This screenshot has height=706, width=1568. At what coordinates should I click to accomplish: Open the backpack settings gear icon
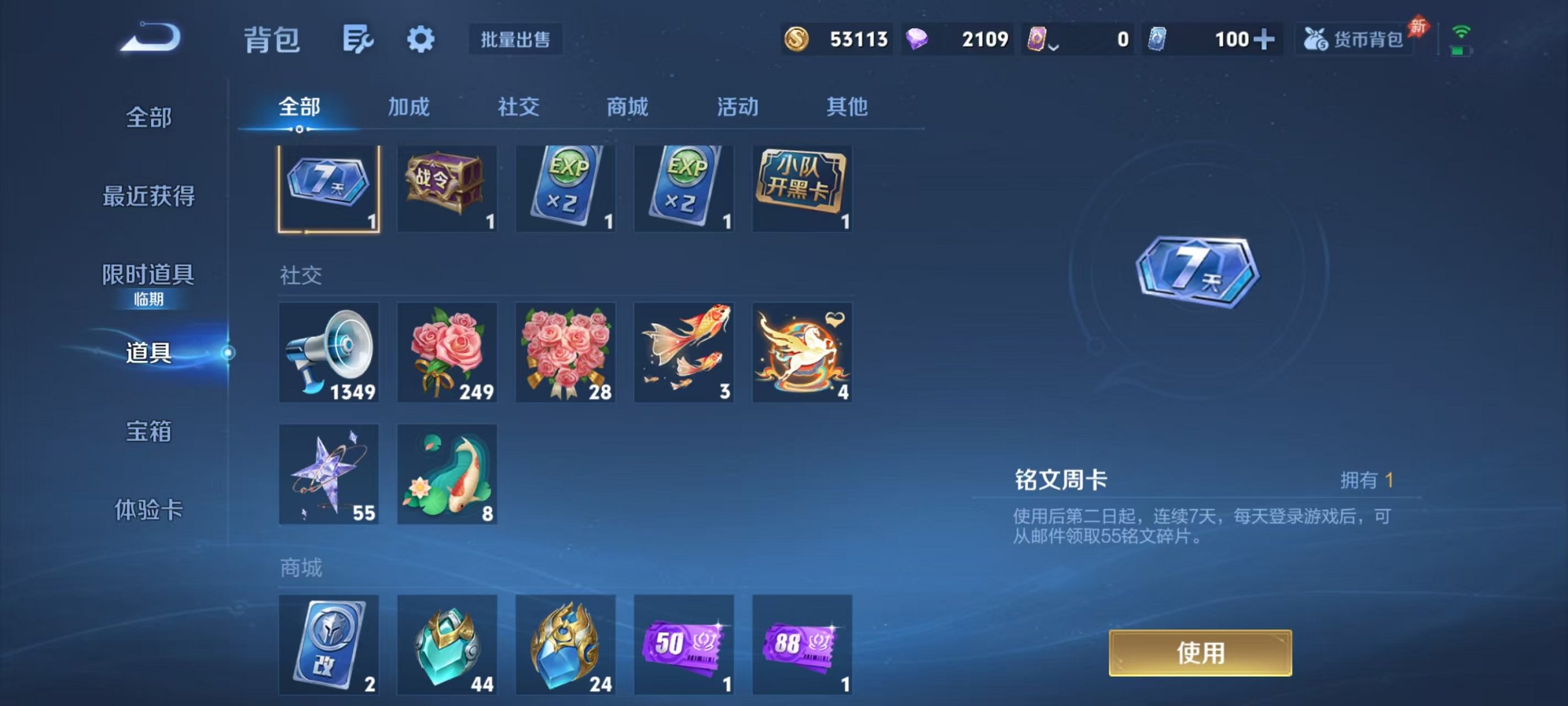(x=421, y=39)
